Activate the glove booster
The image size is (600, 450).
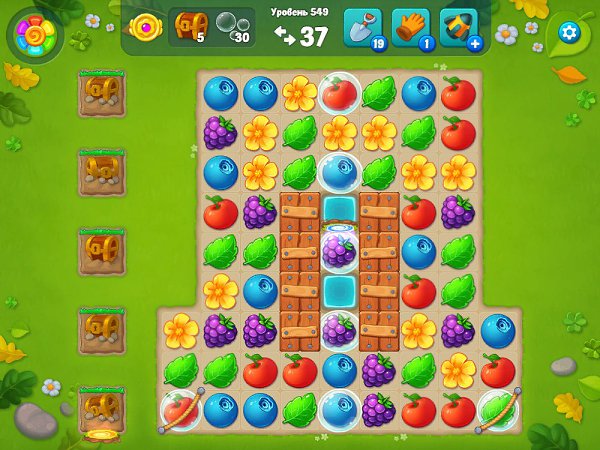(411, 28)
